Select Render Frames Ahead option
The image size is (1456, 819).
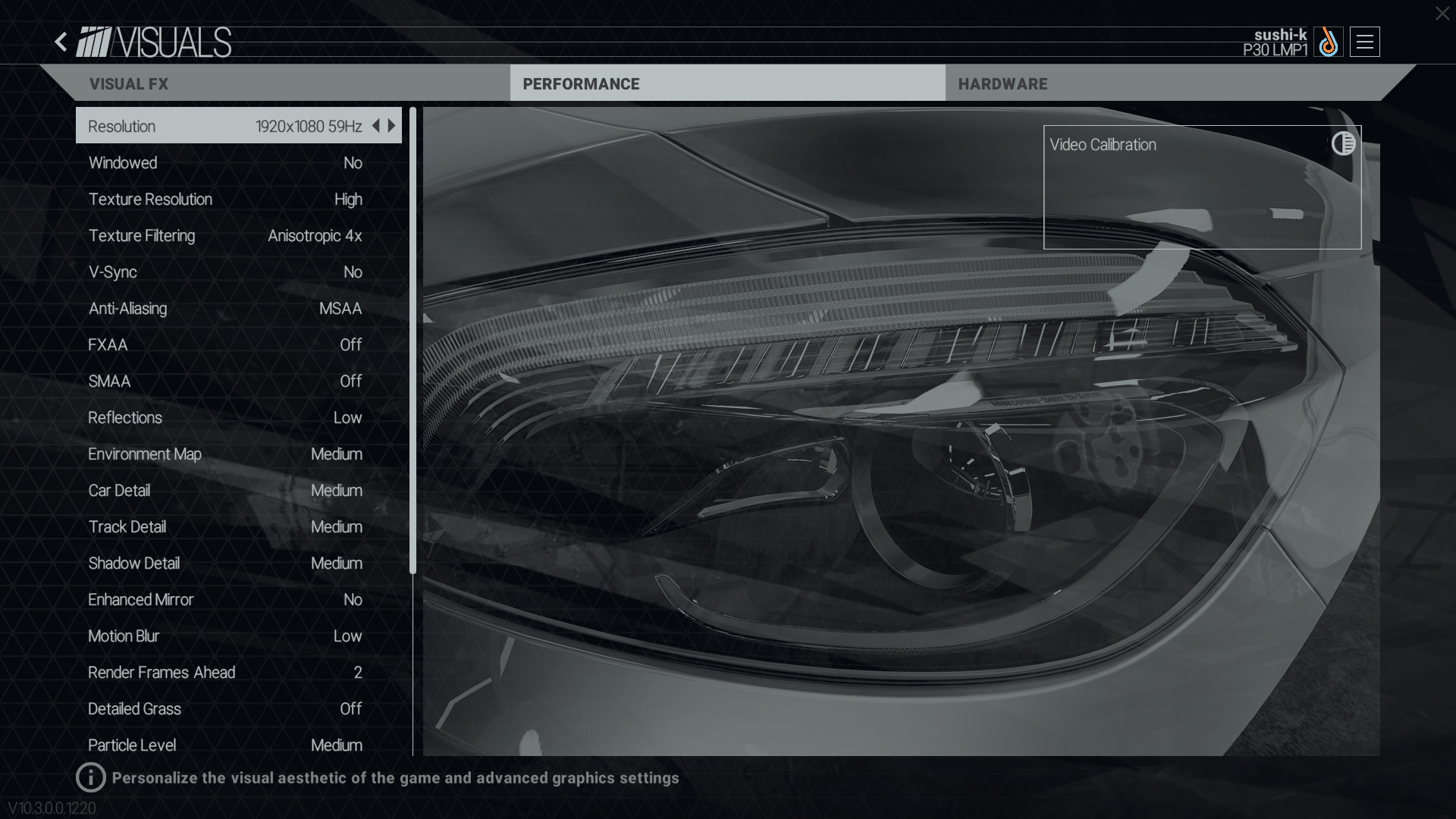(225, 673)
